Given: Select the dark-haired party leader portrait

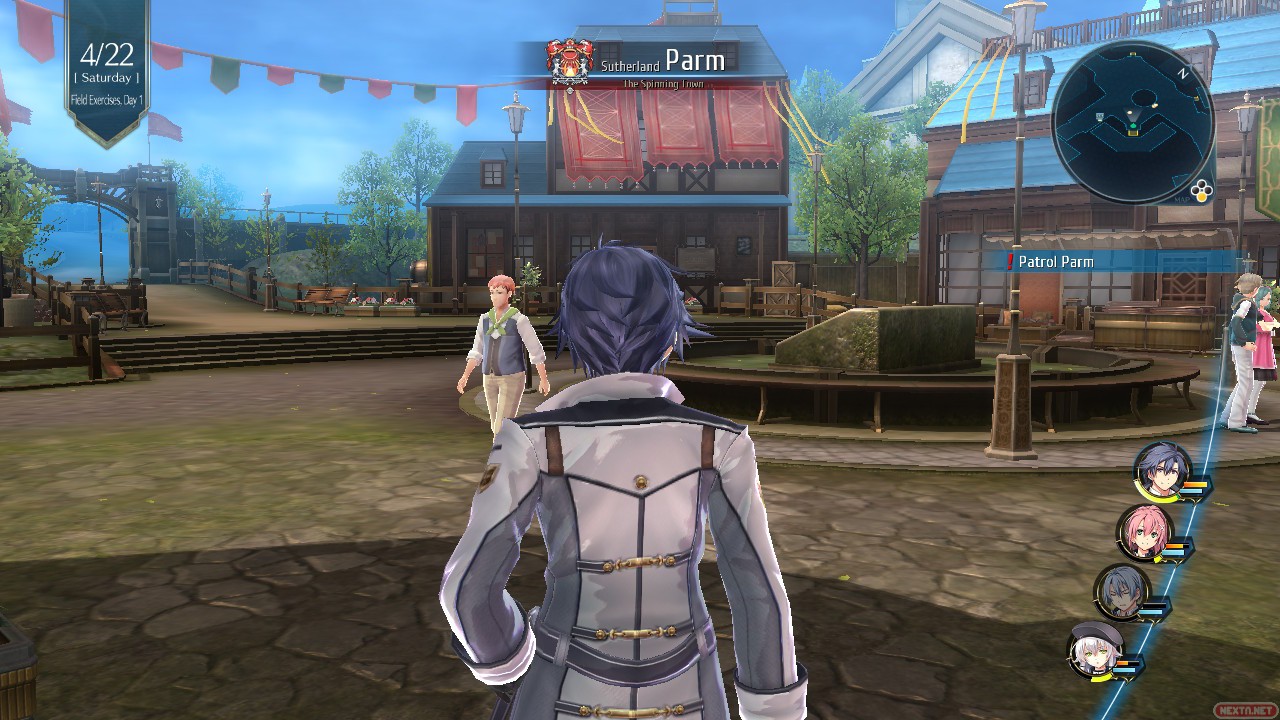Looking at the screenshot, I should (1162, 470).
